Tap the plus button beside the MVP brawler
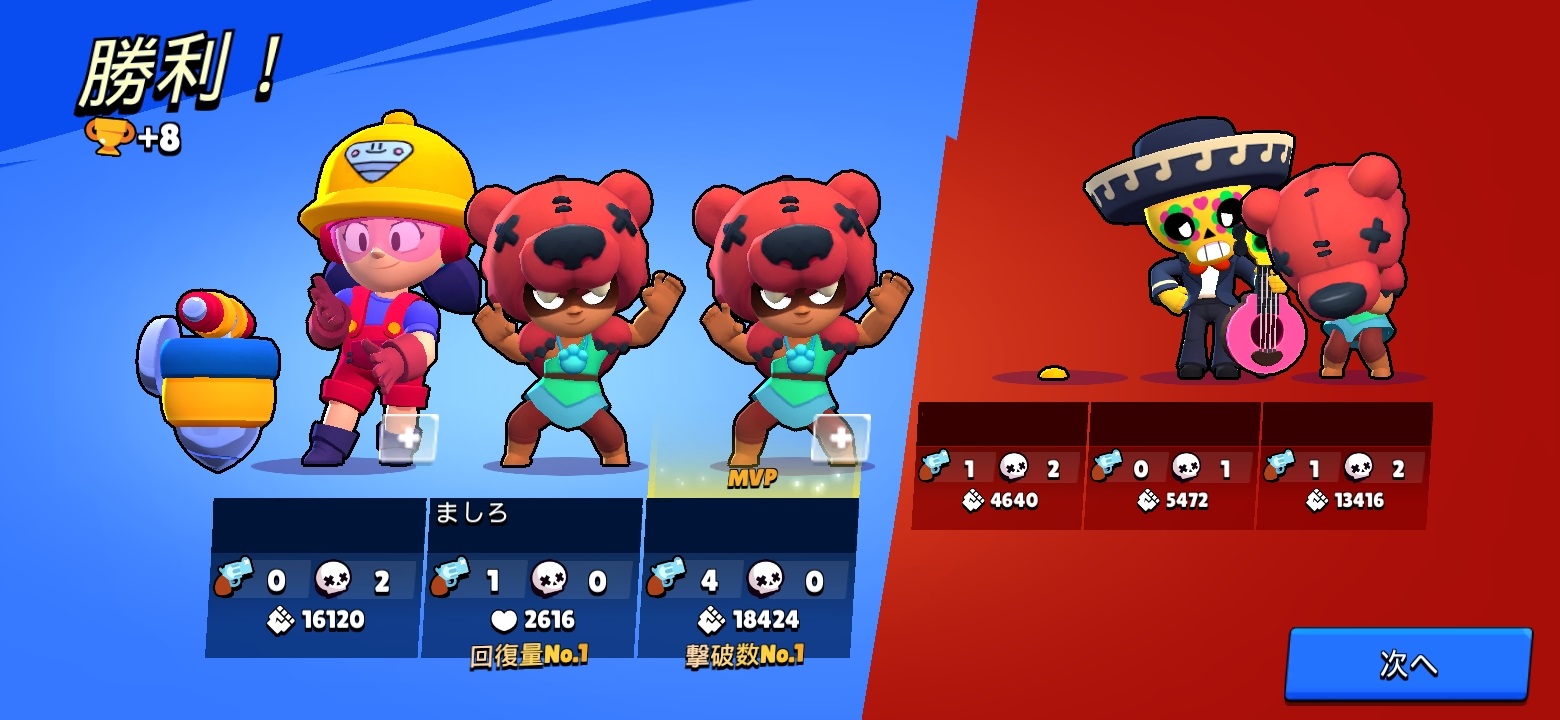The image size is (1560, 720). click(x=841, y=438)
